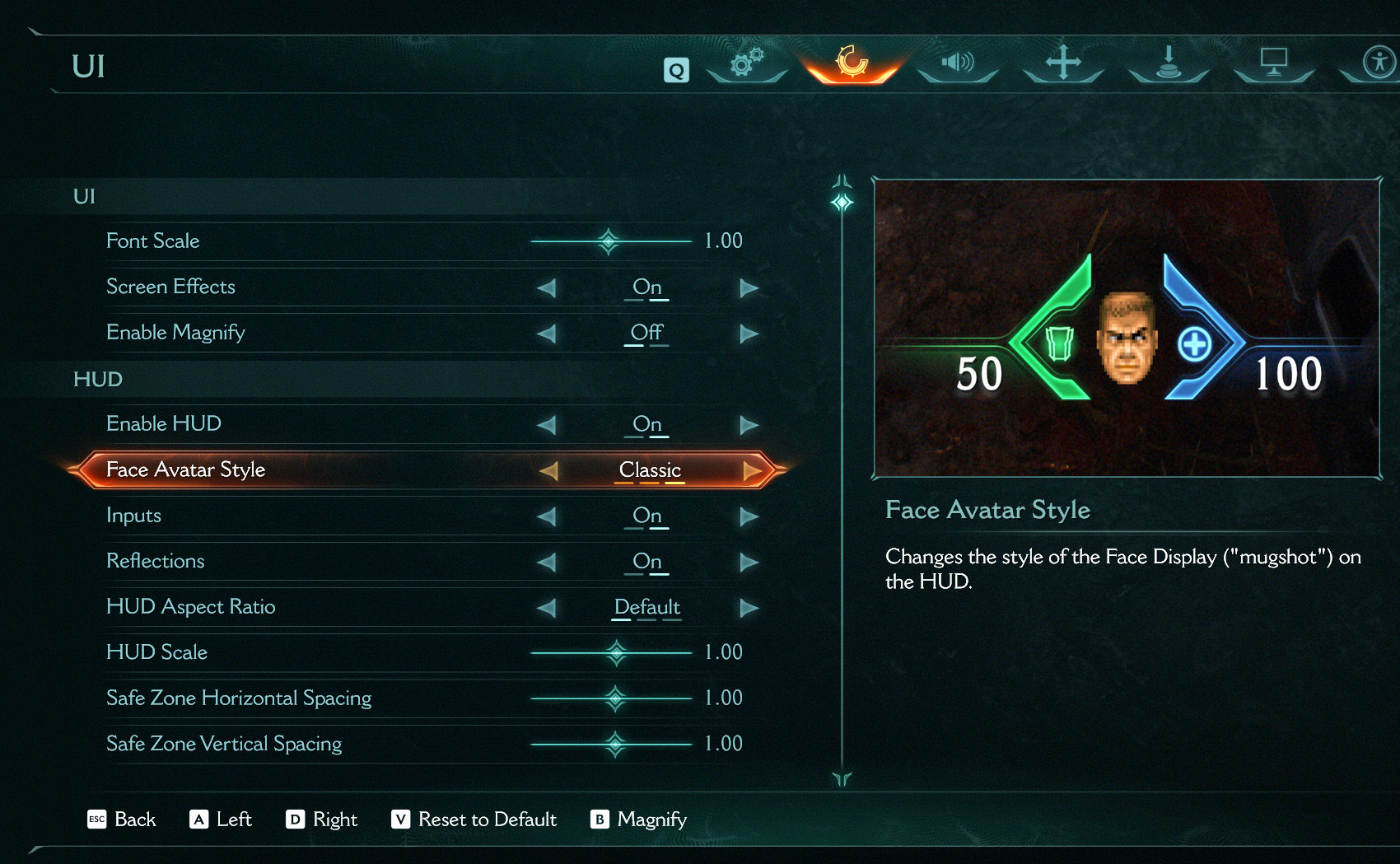The image size is (1400, 864).
Task: Adjust the HUD Scale slider
Action: point(616,653)
